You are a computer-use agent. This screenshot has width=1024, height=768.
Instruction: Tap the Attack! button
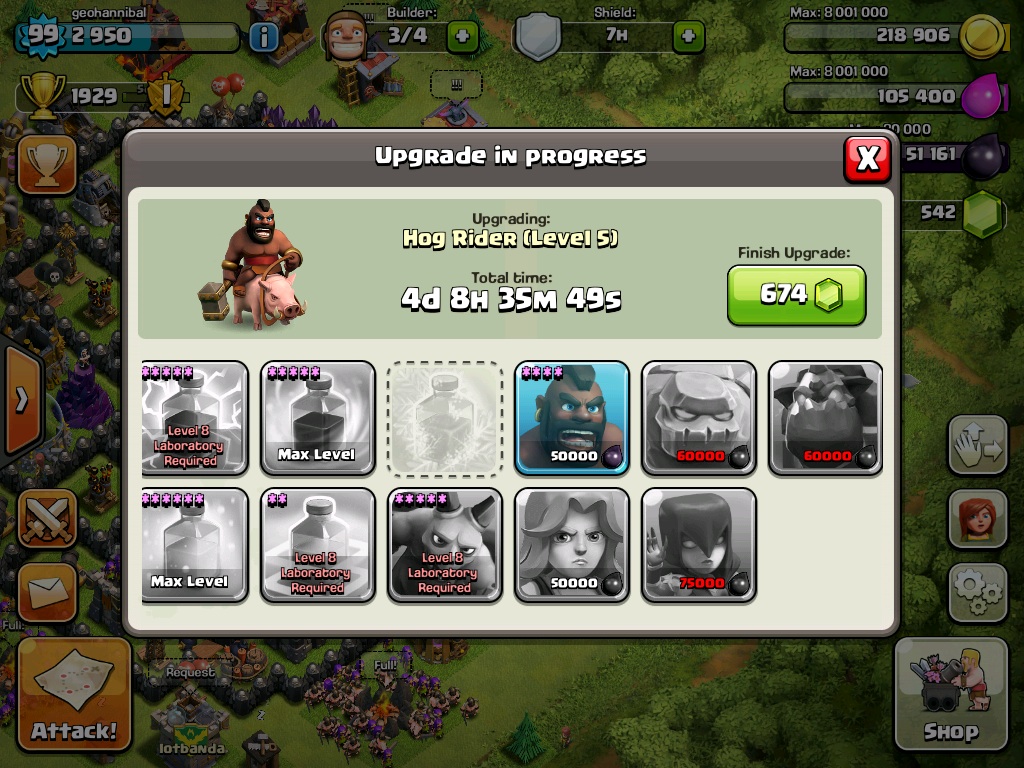74,694
